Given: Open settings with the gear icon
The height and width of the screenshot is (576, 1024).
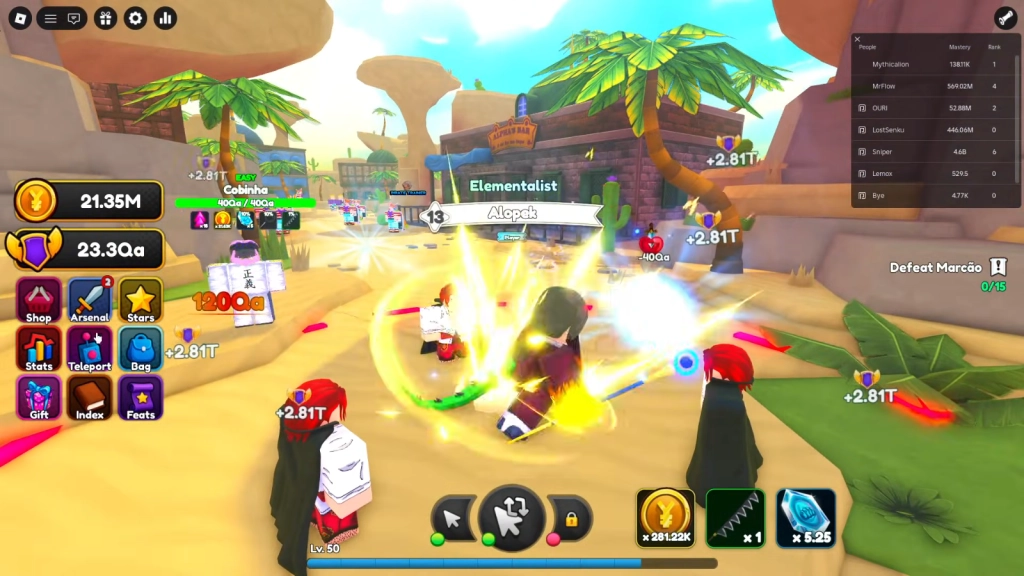Looking at the screenshot, I should (x=135, y=18).
